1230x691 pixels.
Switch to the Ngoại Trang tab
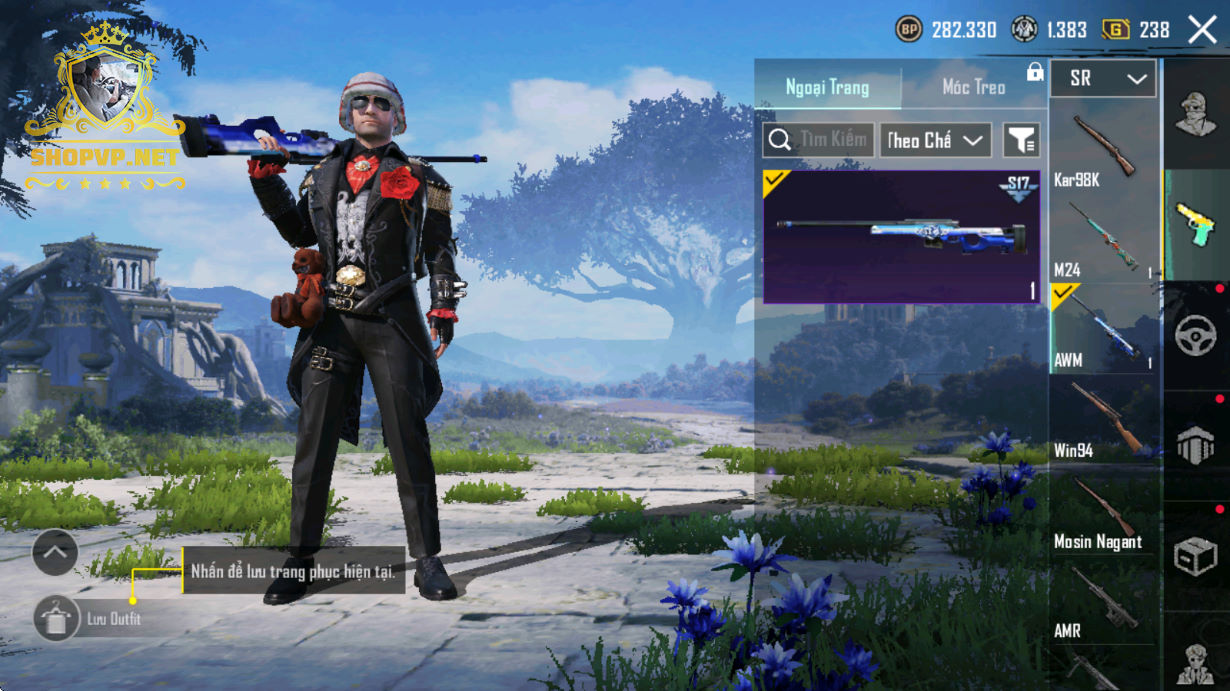click(x=827, y=87)
